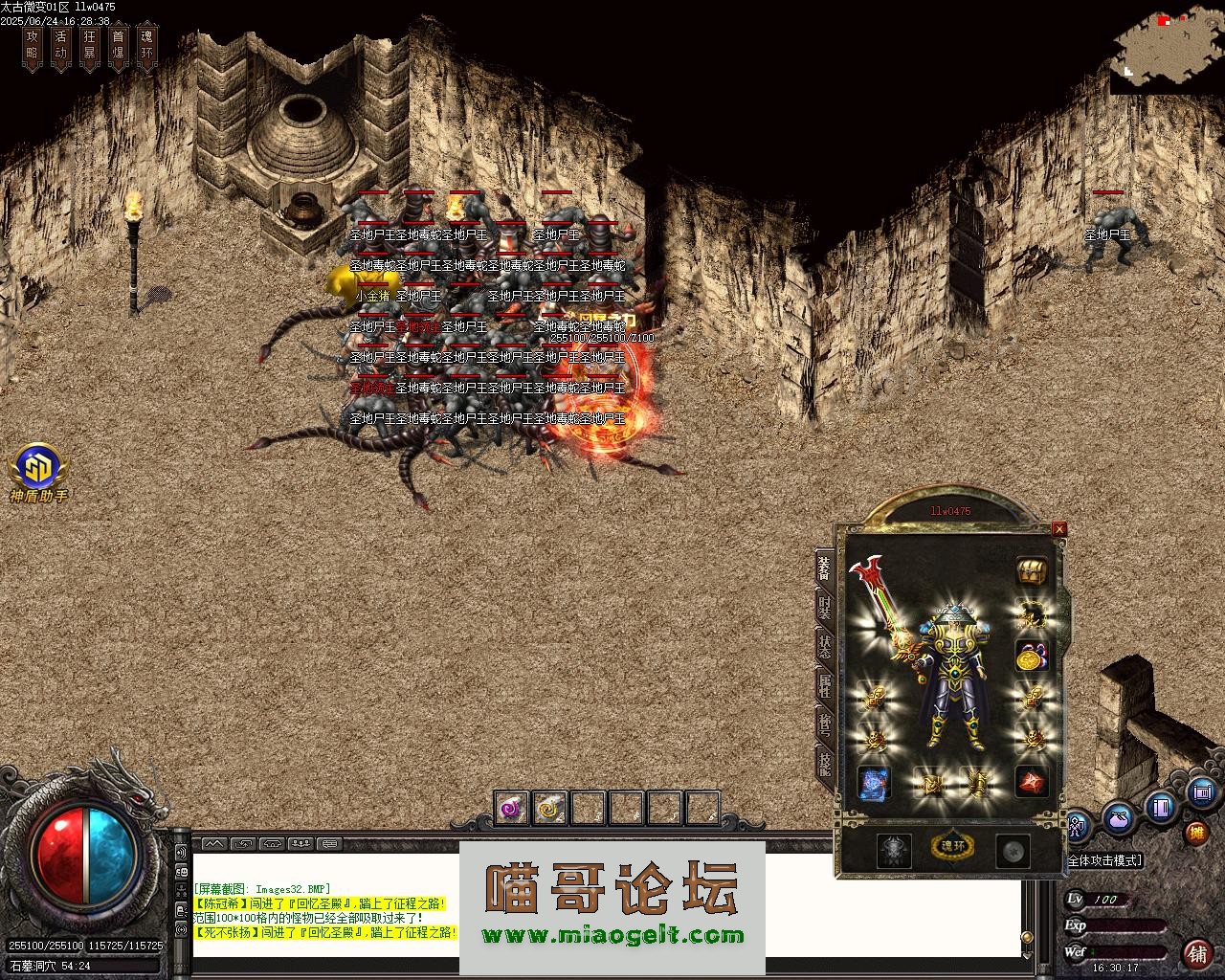Open the 攻略 guide banner
1225x980 pixels.
coord(33,46)
